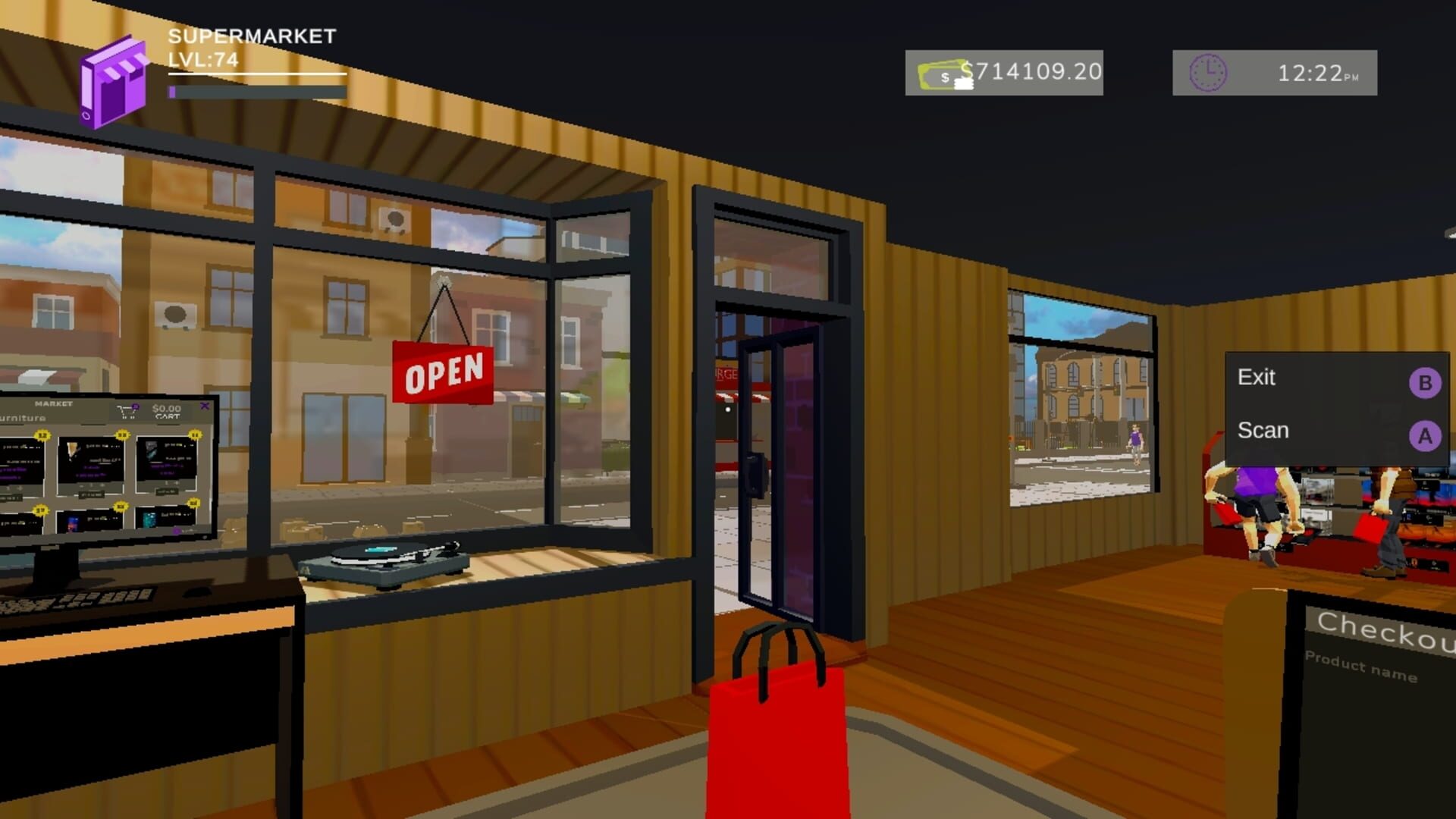This screenshot has height=819, width=1456.
Task: Close the Market window with the X
Action: [205, 406]
